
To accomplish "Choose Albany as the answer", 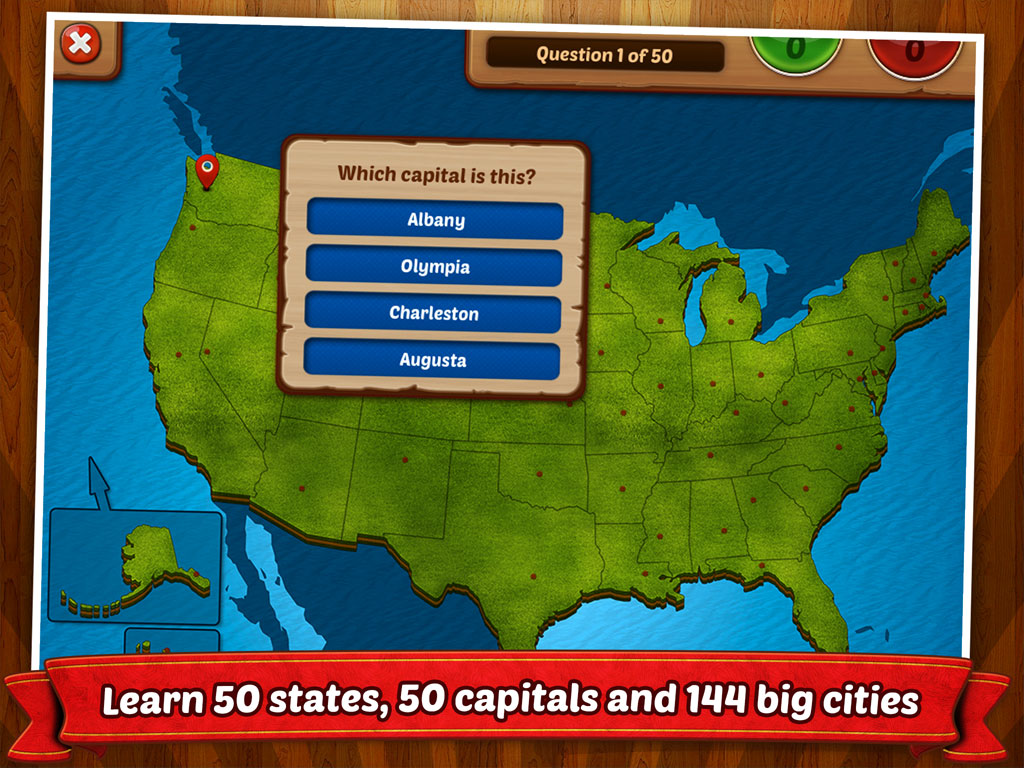I will [x=435, y=220].
